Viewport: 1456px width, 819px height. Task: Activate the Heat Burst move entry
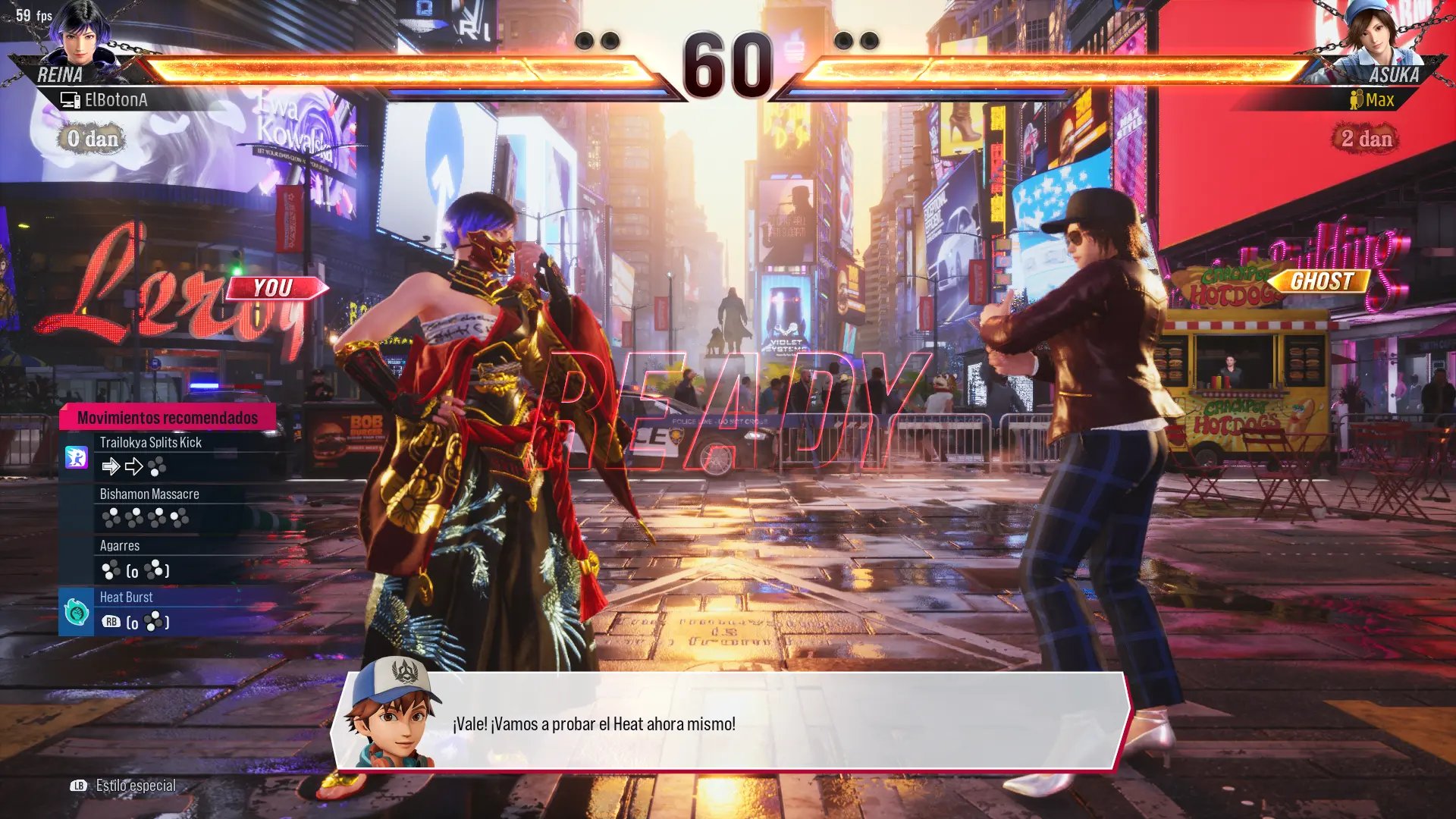coord(174,610)
